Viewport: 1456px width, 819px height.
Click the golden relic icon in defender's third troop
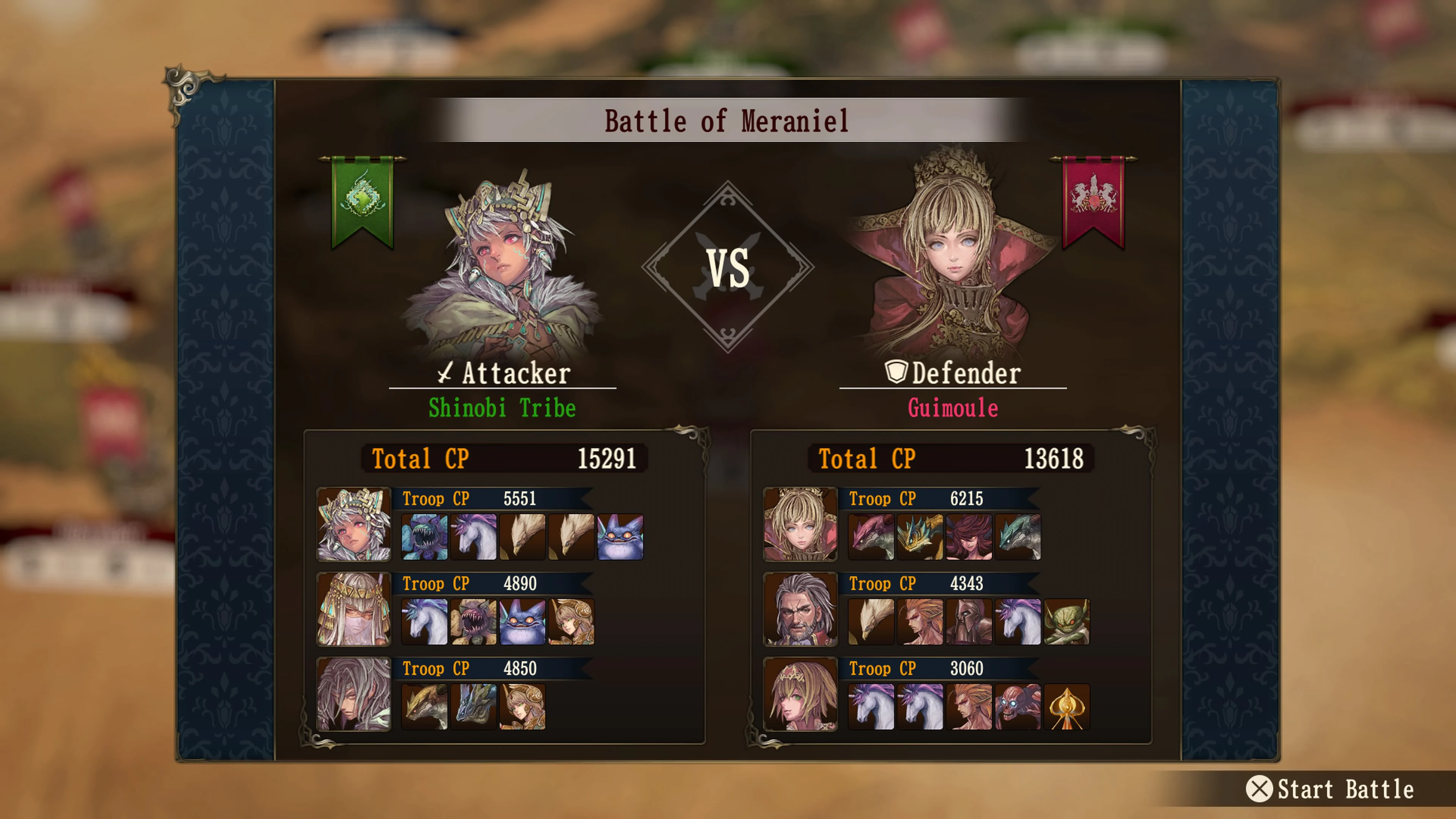pos(1068,707)
